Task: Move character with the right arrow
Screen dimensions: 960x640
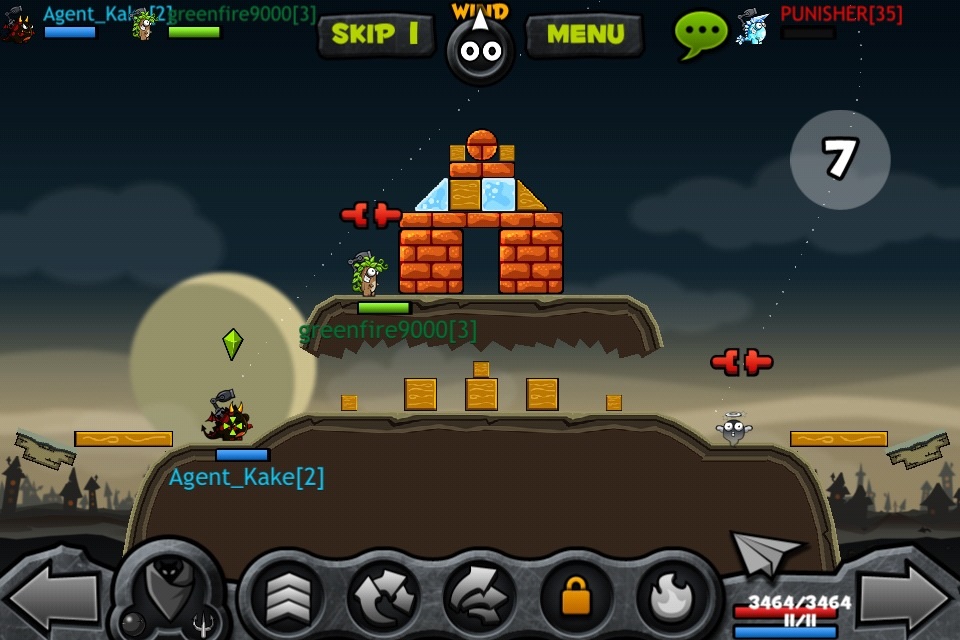Action: click(x=906, y=597)
